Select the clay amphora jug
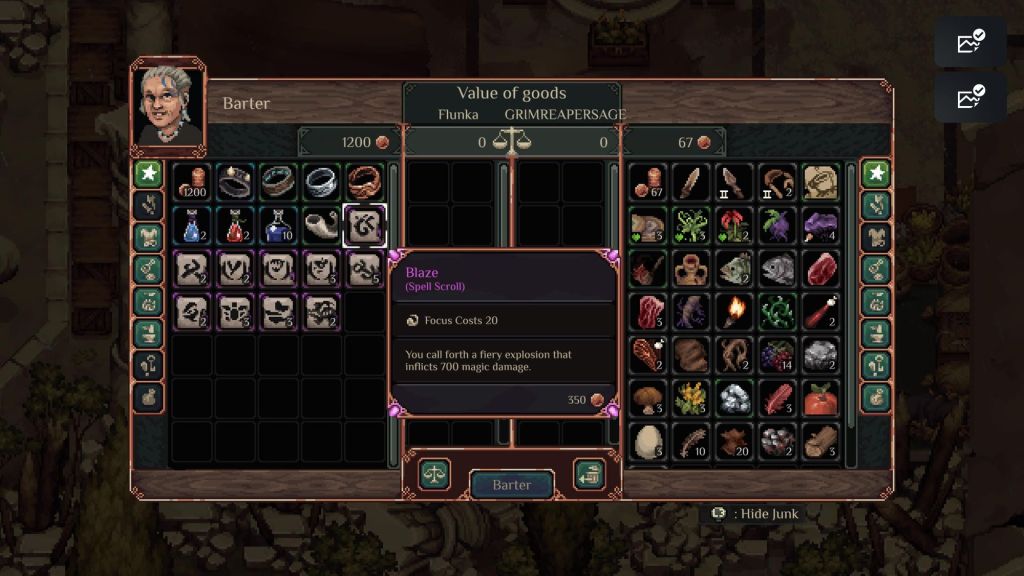 coord(691,269)
